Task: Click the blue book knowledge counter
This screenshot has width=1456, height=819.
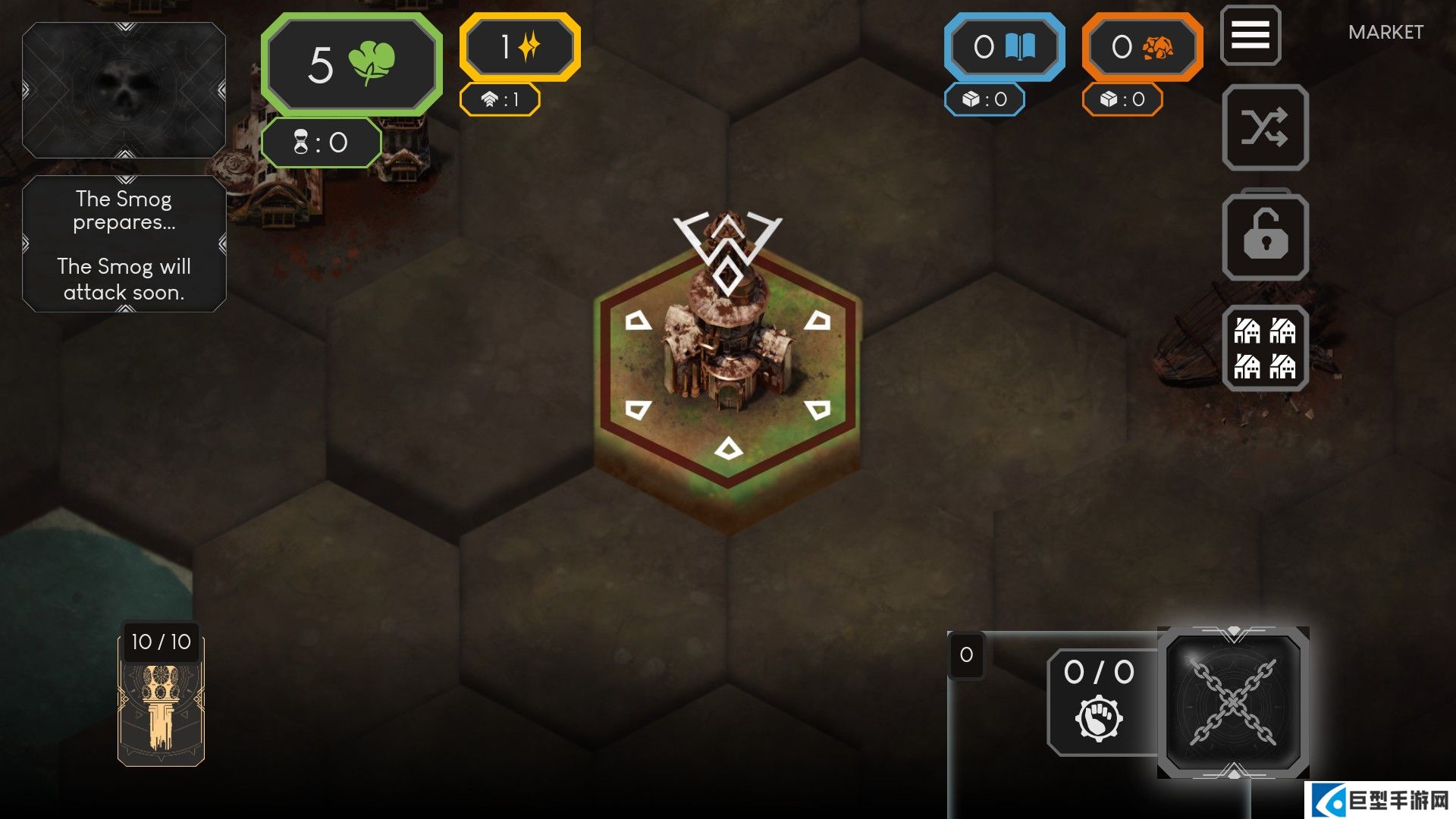Action: 1004,47
